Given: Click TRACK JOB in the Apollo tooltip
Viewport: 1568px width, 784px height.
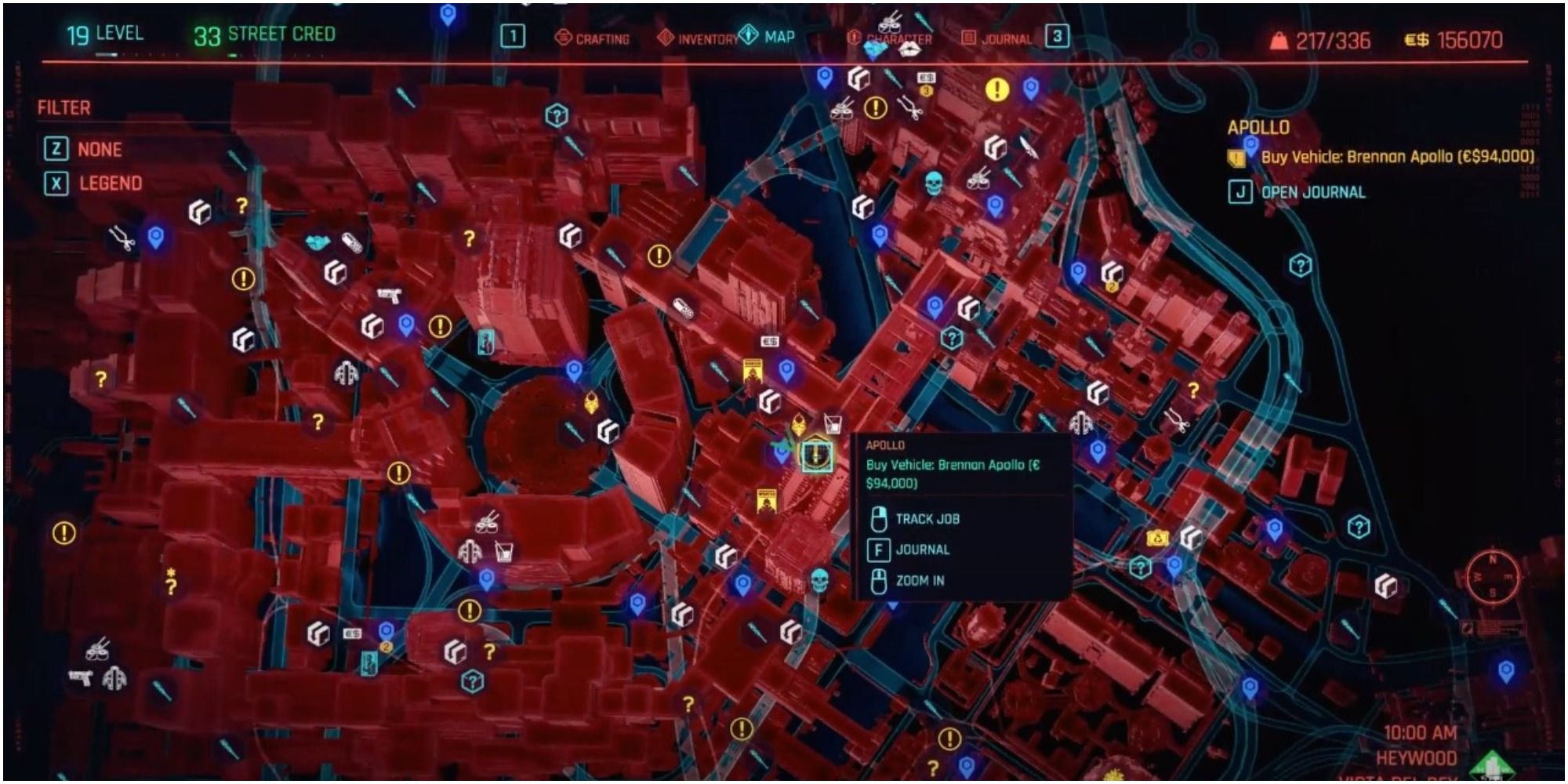Looking at the screenshot, I should [x=928, y=518].
